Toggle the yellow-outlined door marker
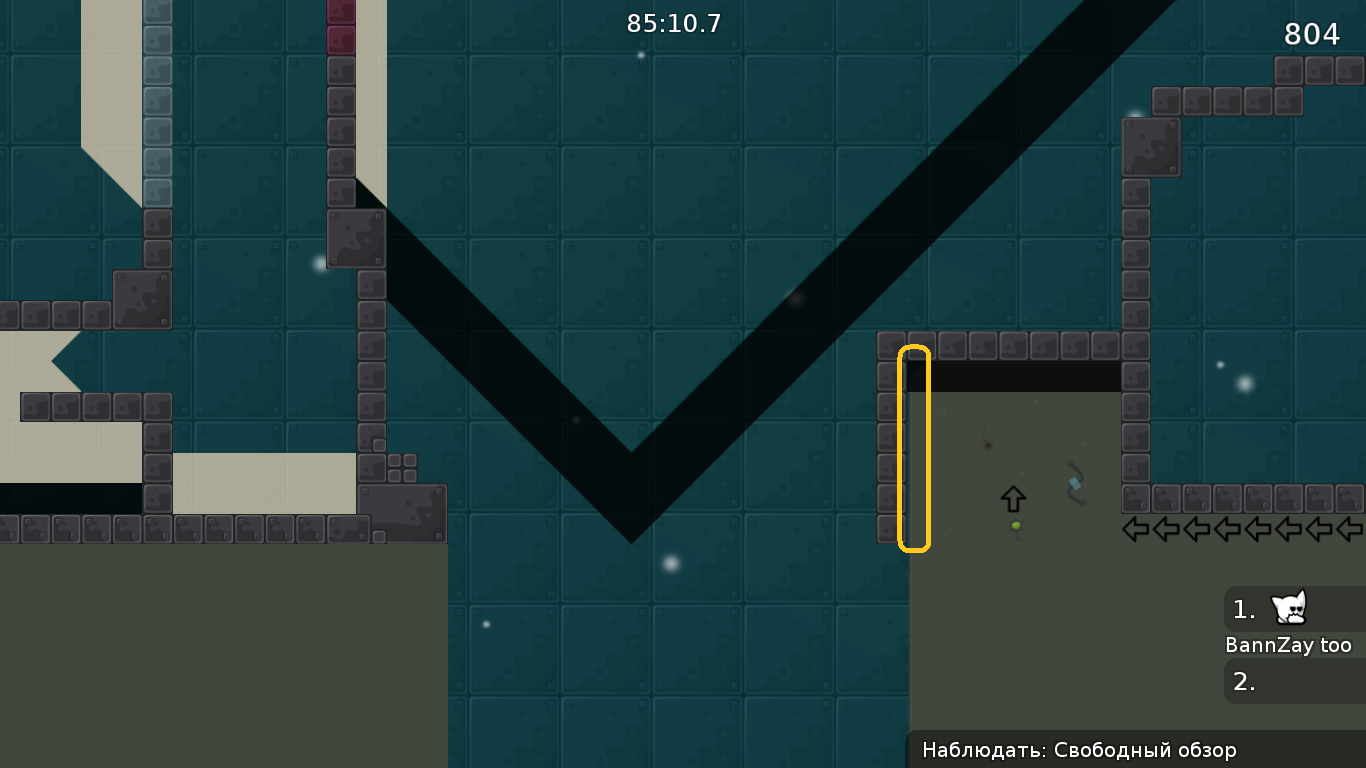Screen dimensions: 1366x768 point(913,448)
